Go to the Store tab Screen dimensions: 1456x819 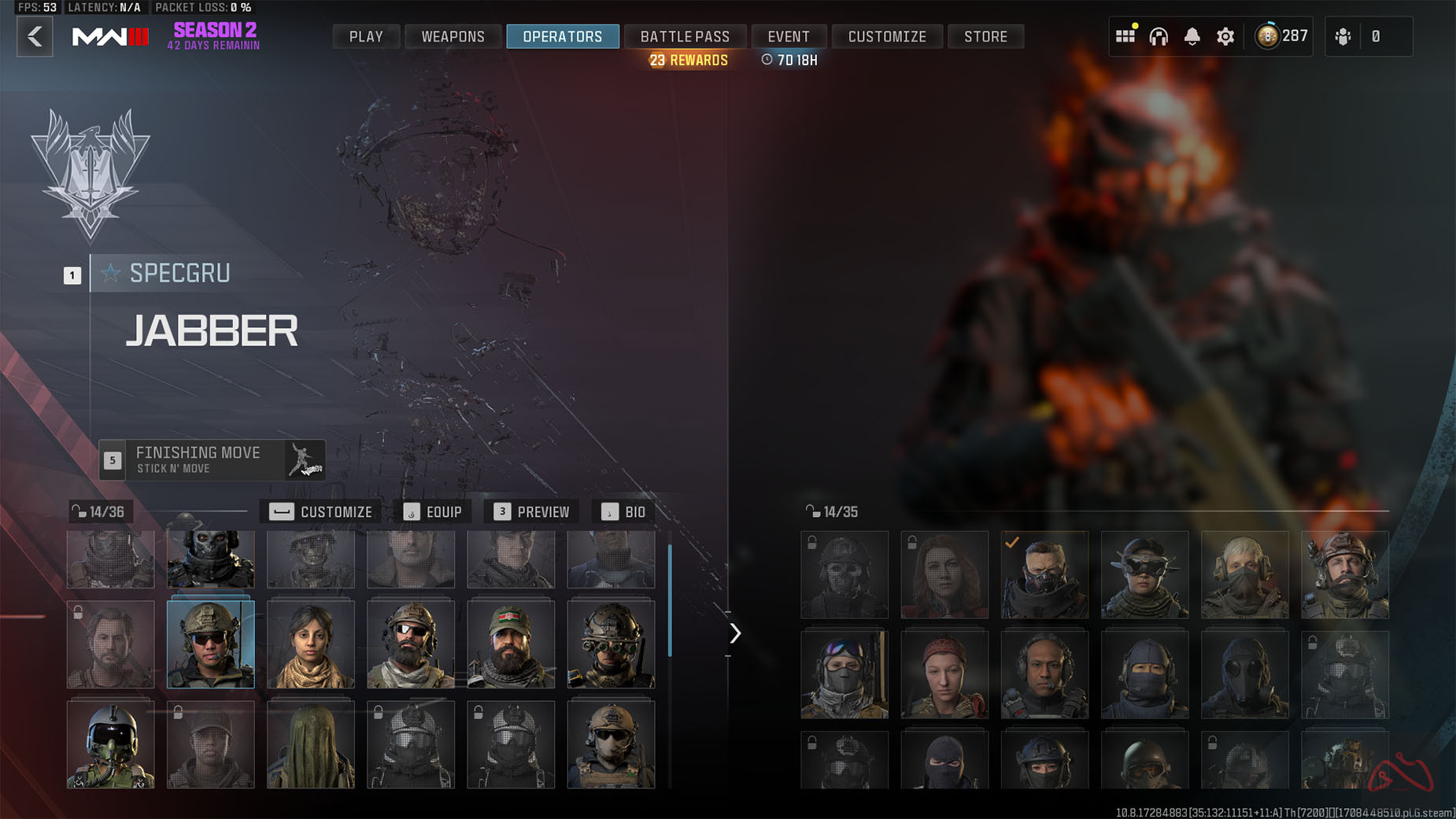[985, 36]
